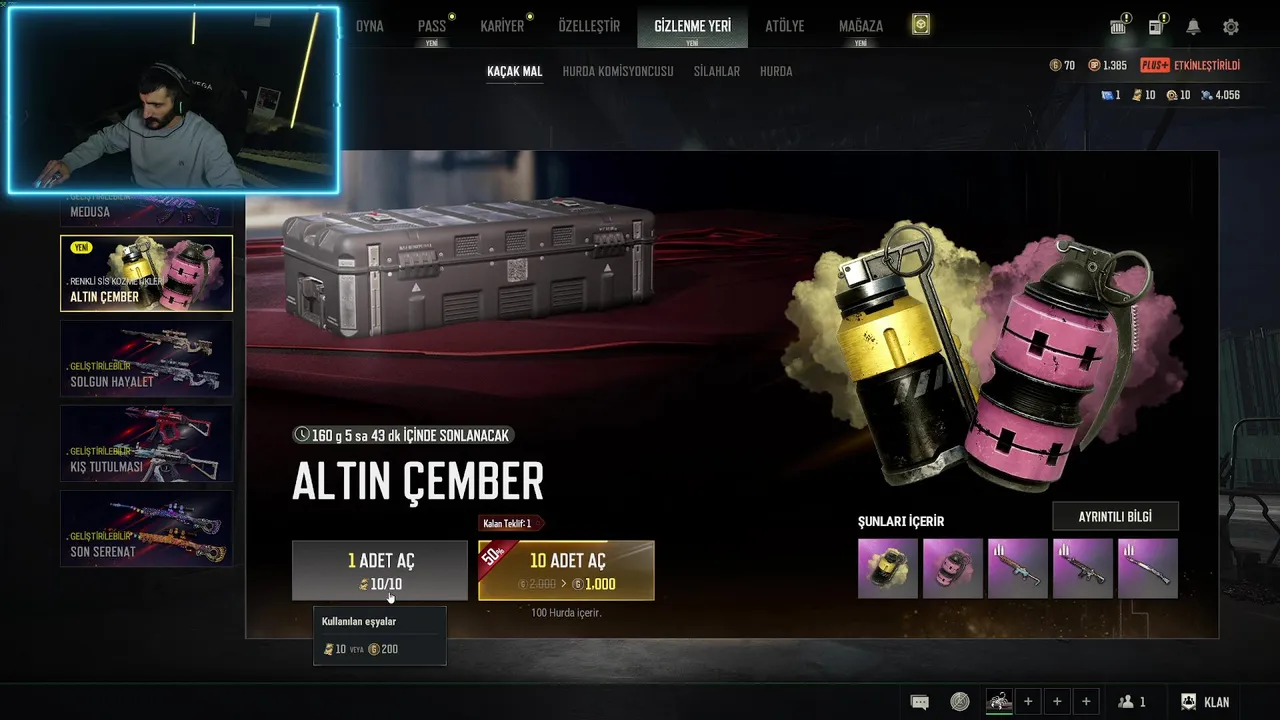Buy the 10 ADET AÇ discounted offer

(566, 570)
